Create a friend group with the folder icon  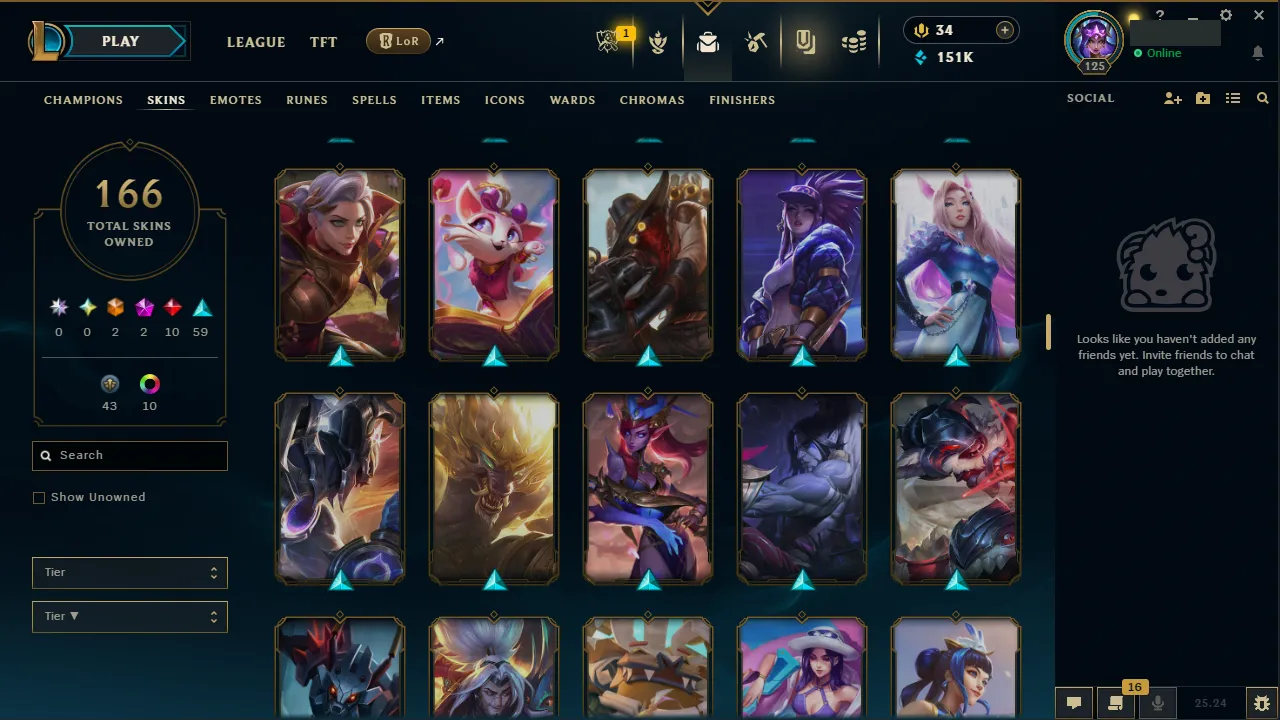(x=1202, y=98)
